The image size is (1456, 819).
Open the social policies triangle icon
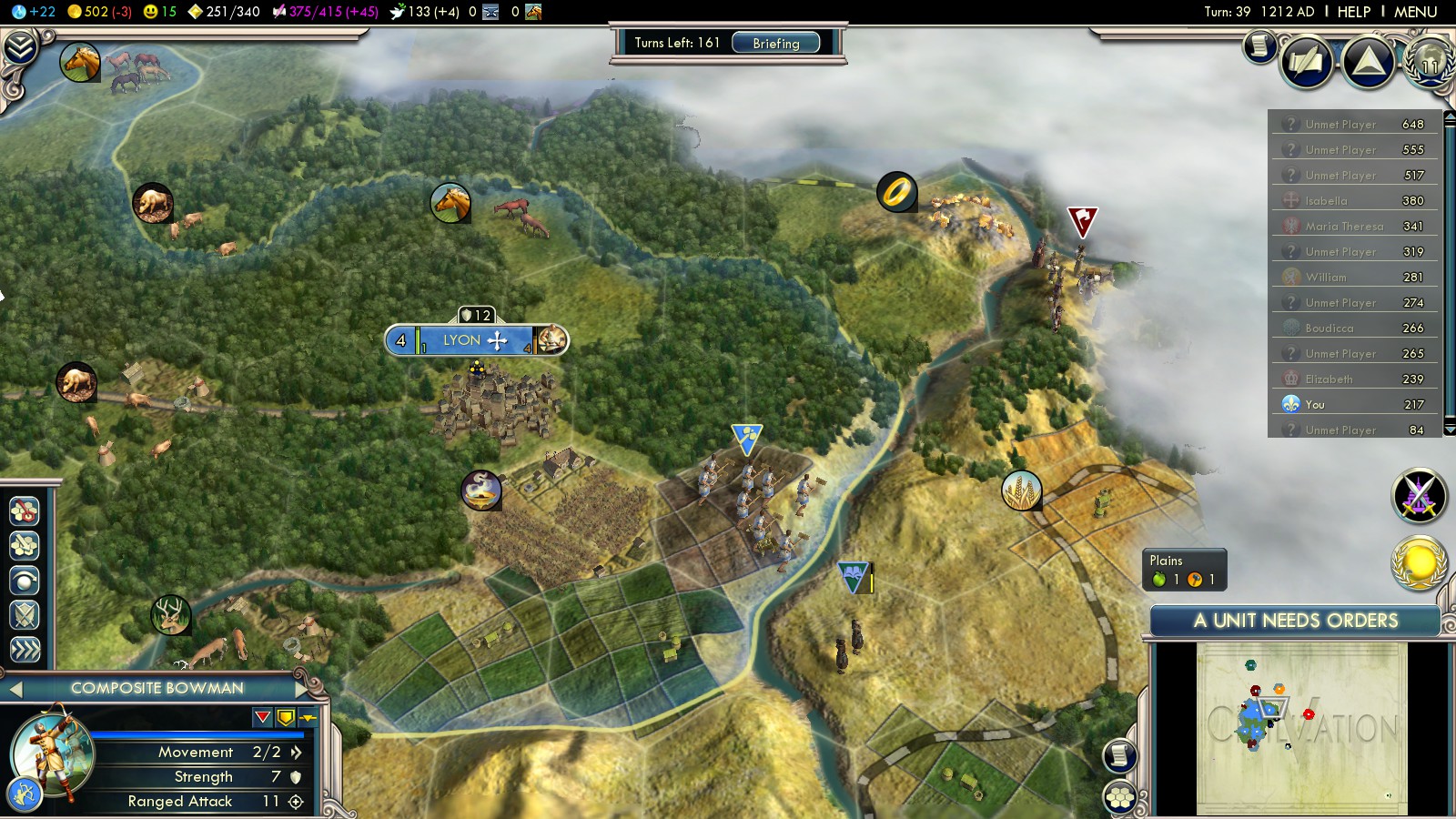pos(1368,62)
